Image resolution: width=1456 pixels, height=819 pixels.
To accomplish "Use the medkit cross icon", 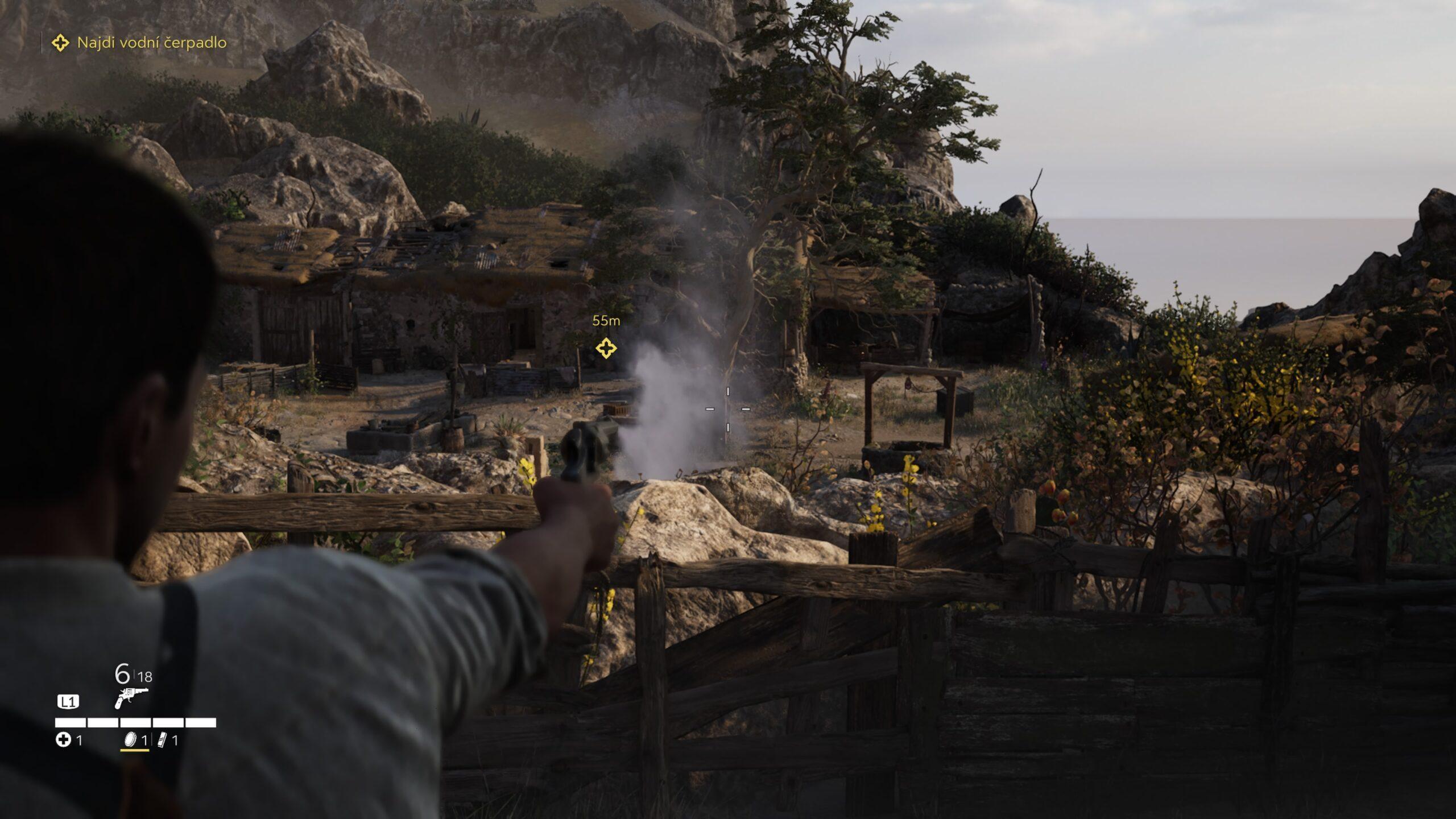I will click(63, 740).
